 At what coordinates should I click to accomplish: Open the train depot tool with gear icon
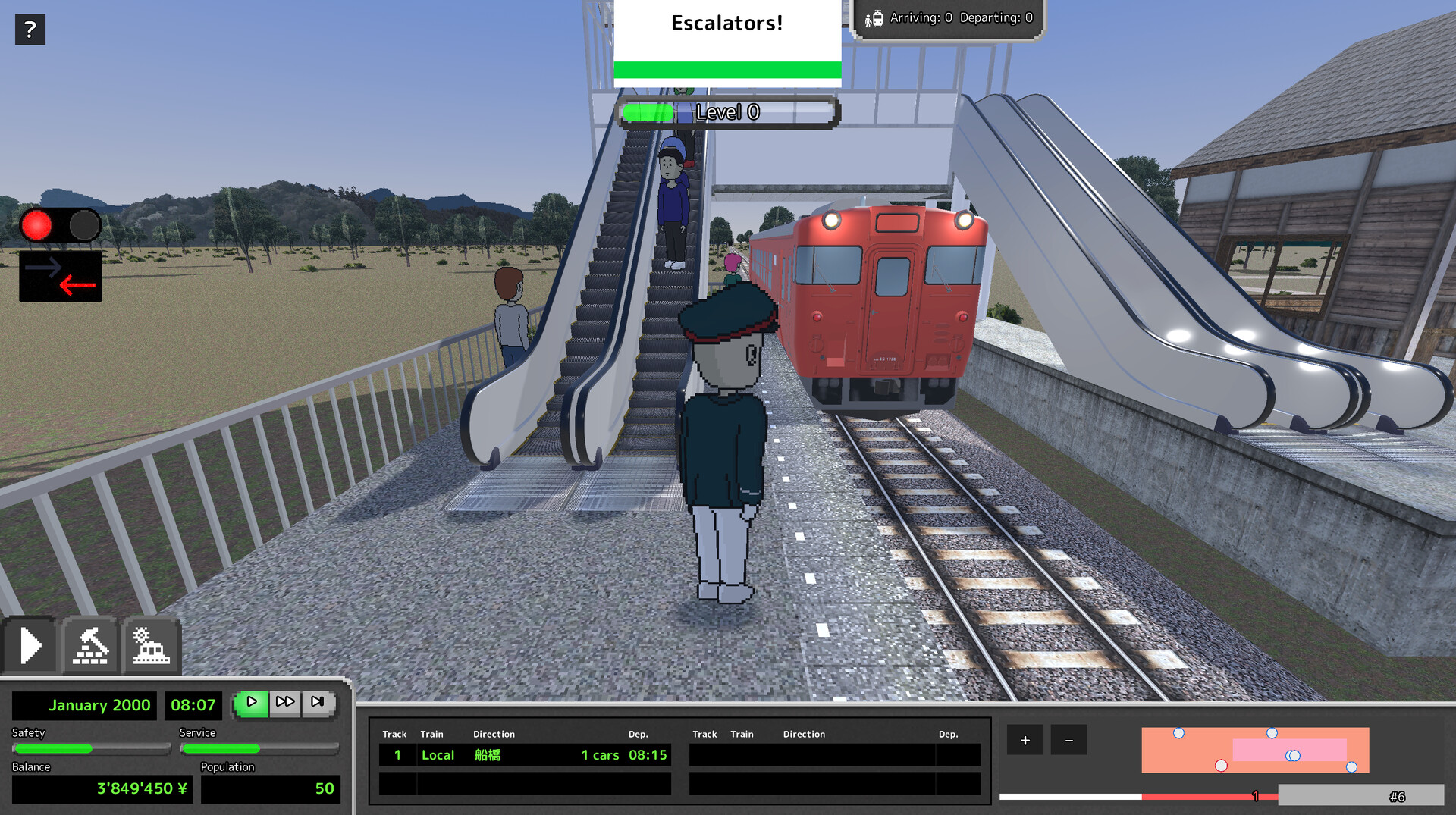tap(152, 645)
